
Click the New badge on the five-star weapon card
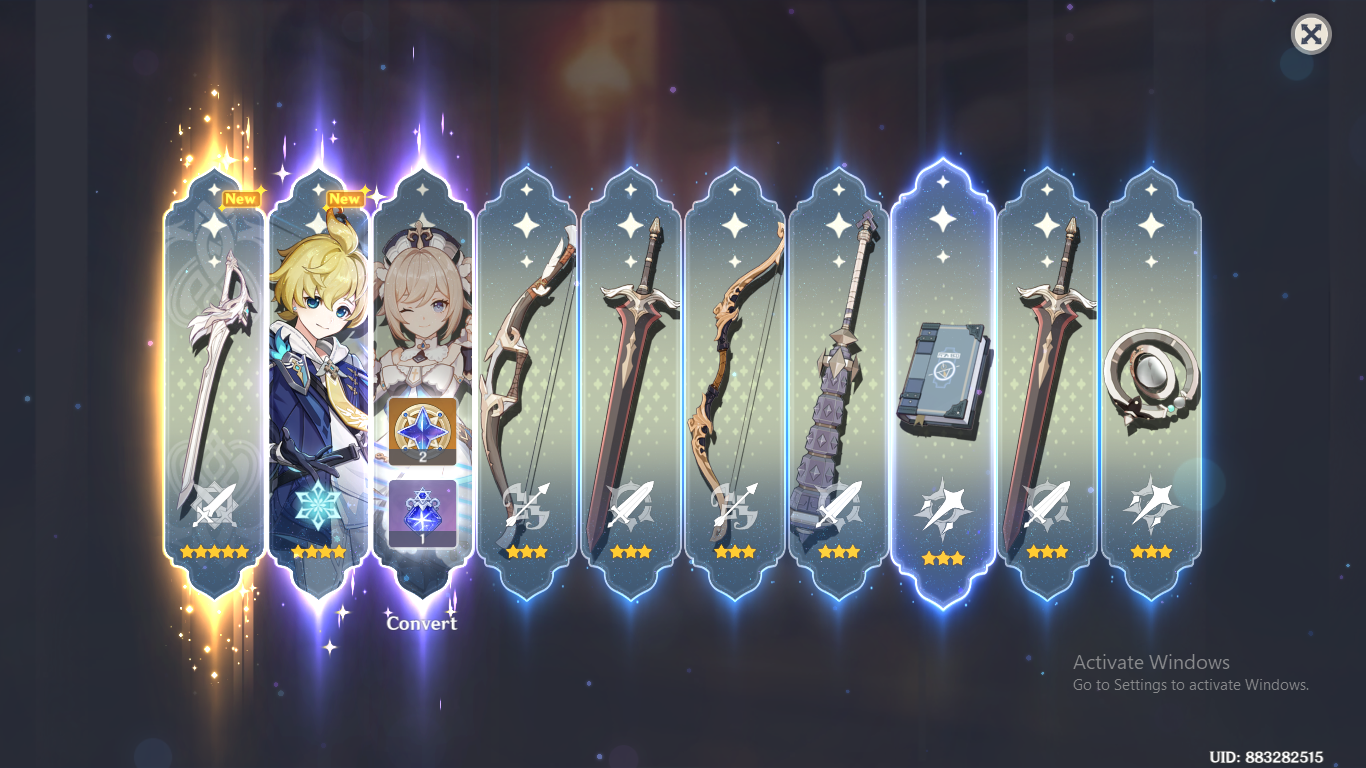[241, 199]
